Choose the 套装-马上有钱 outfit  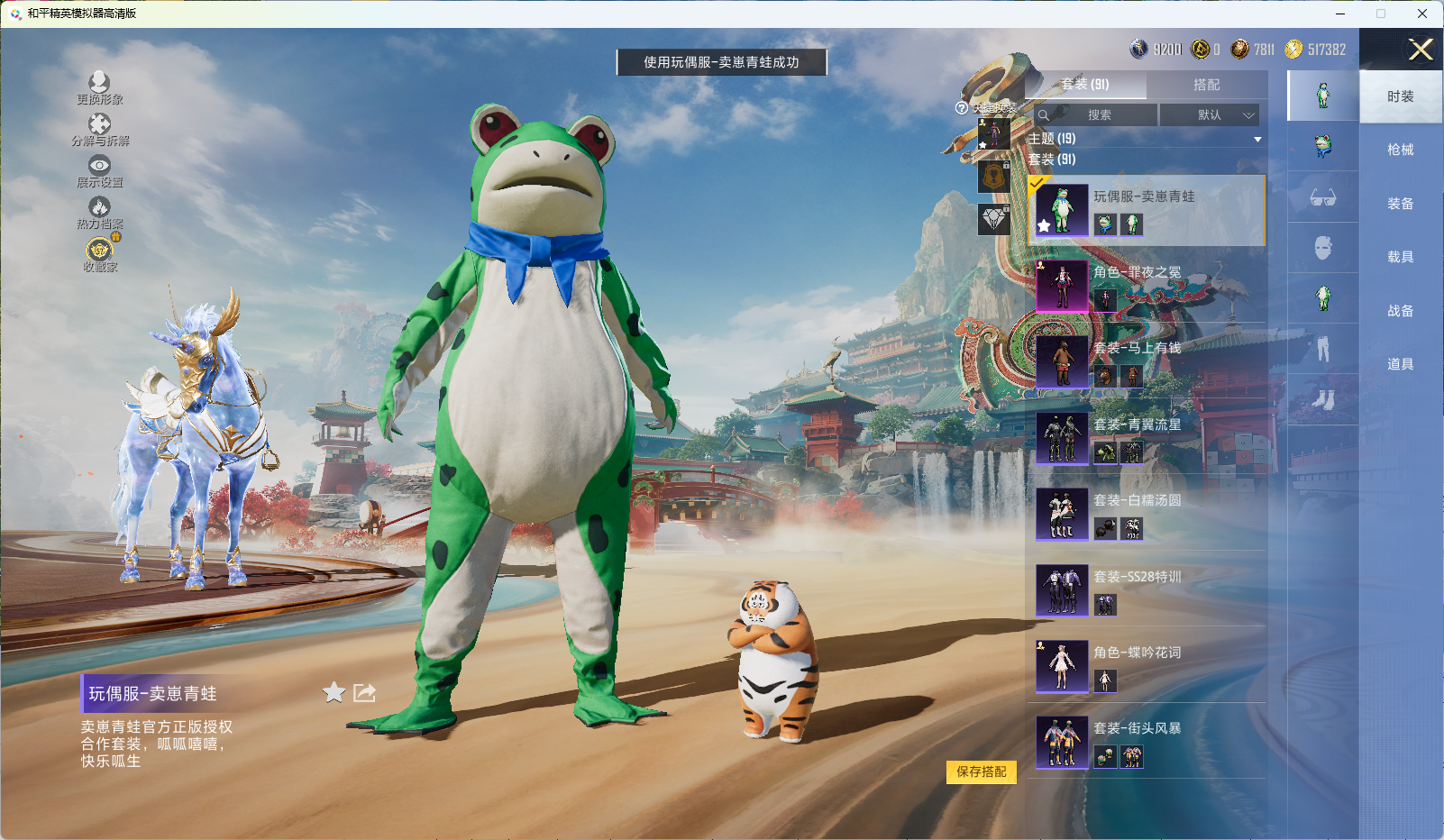pyautogui.click(x=1145, y=361)
